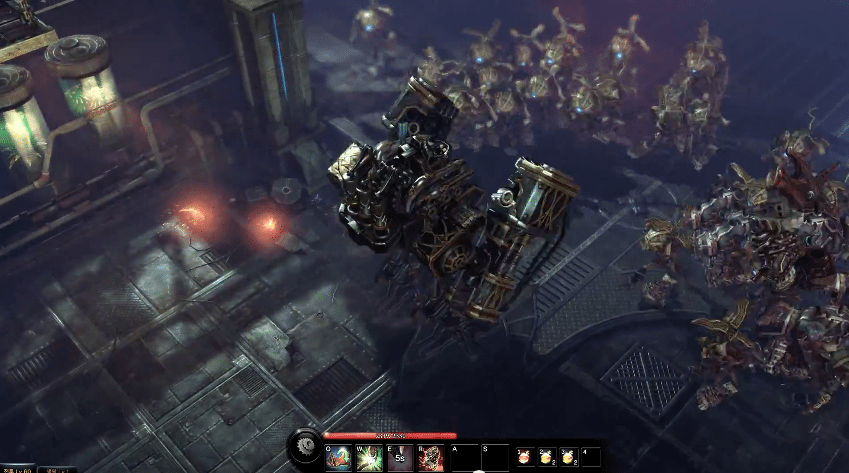Click the empty S skill slot
This screenshot has height=473, width=849.
tap(494, 458)
